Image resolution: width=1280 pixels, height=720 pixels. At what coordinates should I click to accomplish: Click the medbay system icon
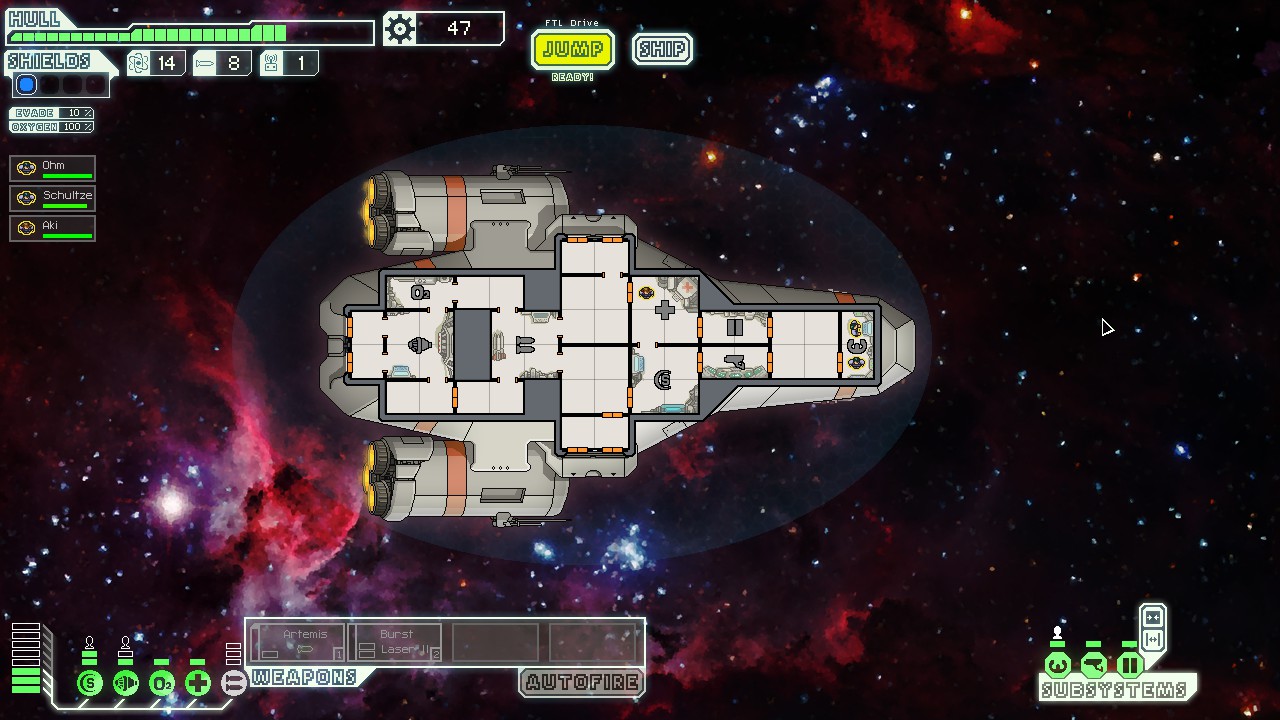[x=197, y=684]
